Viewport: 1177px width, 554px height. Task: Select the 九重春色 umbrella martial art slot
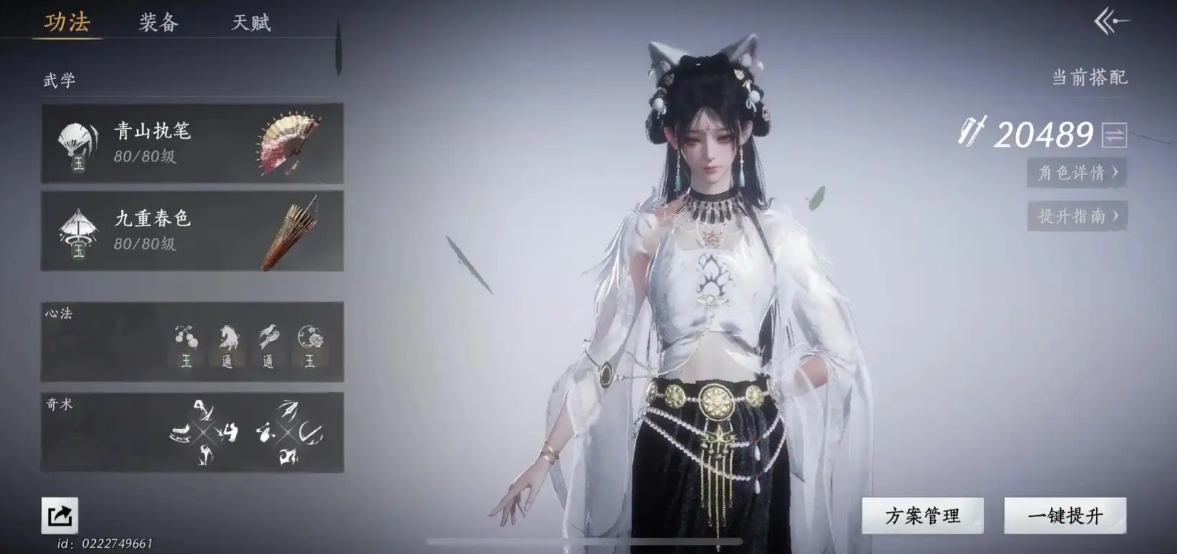(x=191, y=230)
